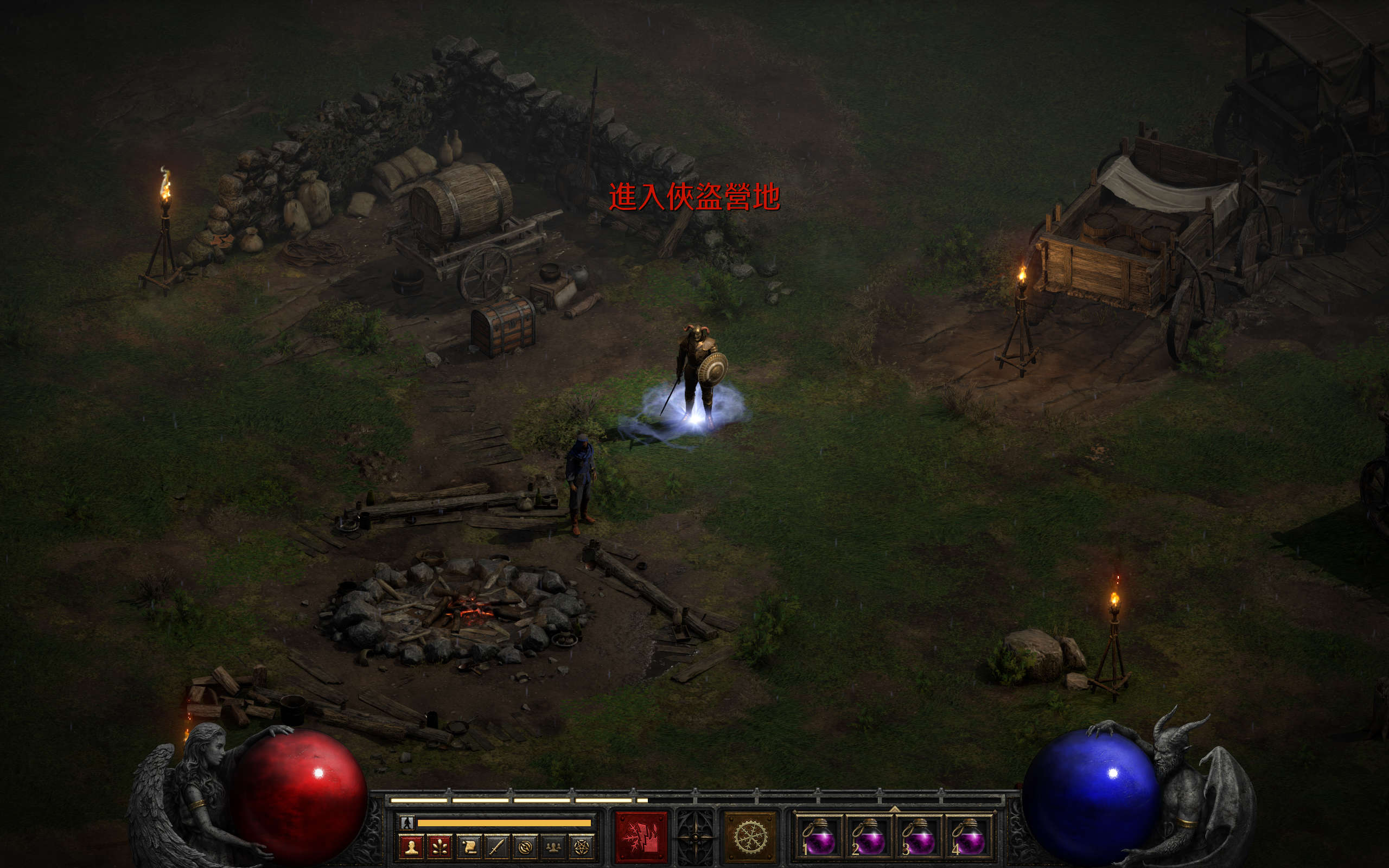Viewport: 1389px width, 868px height.
Task: Use the purple potion in belt slot 4
Action: pyautogui.click(x=969, y=837)
